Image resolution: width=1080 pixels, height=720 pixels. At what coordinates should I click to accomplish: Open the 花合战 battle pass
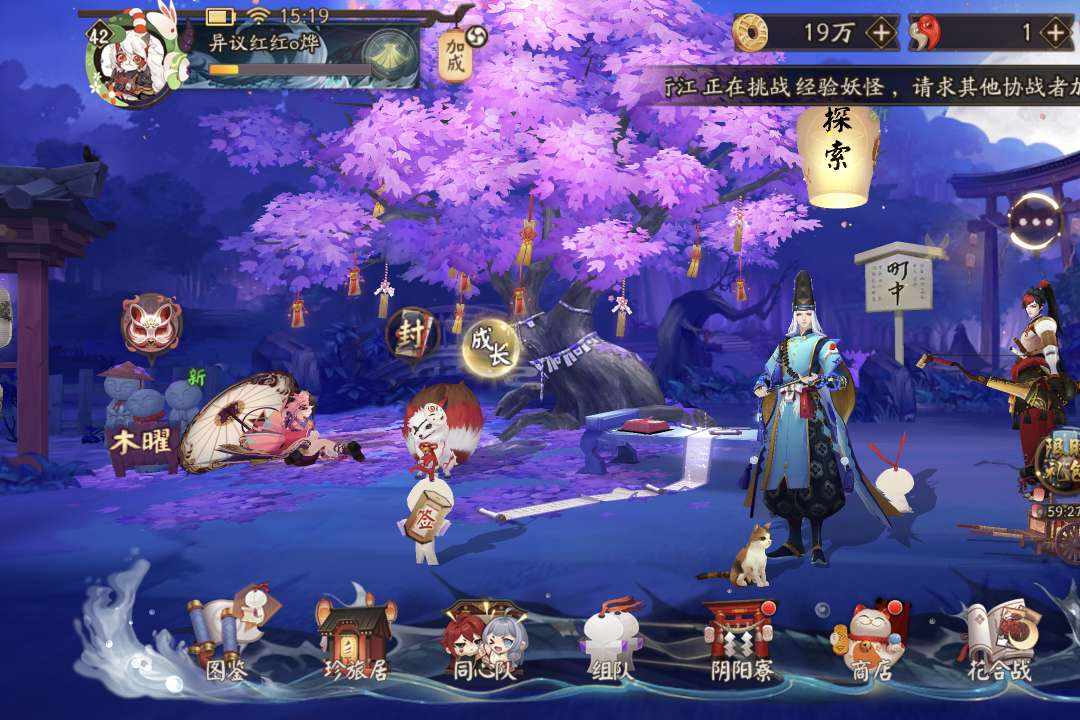coord(997,640)
